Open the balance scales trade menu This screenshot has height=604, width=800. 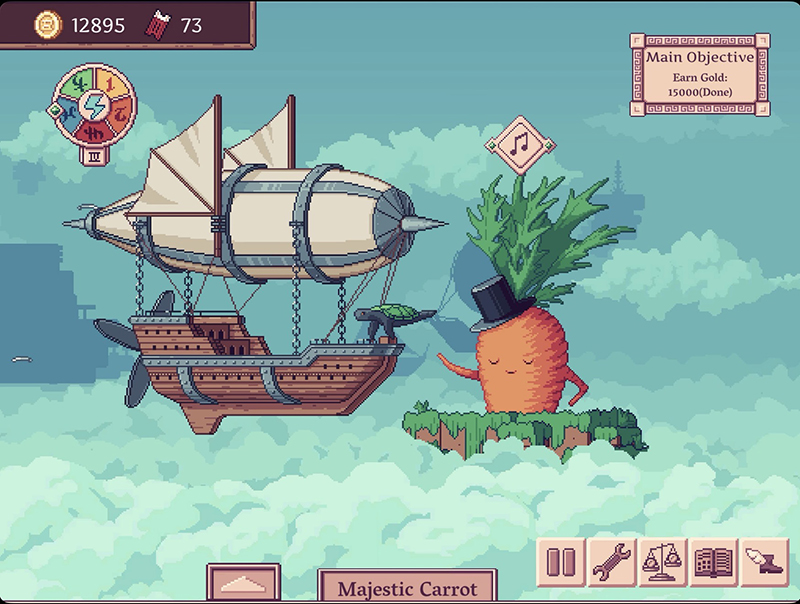[663, 563]
